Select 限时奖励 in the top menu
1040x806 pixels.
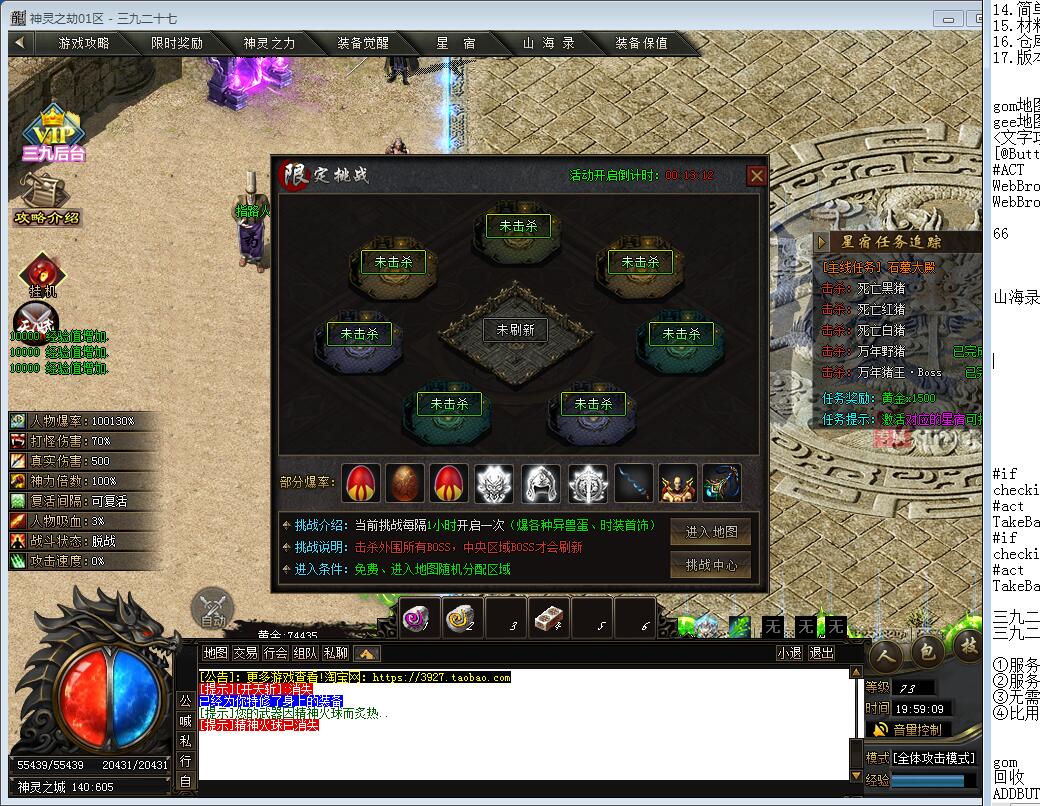[x=177, y=43]
